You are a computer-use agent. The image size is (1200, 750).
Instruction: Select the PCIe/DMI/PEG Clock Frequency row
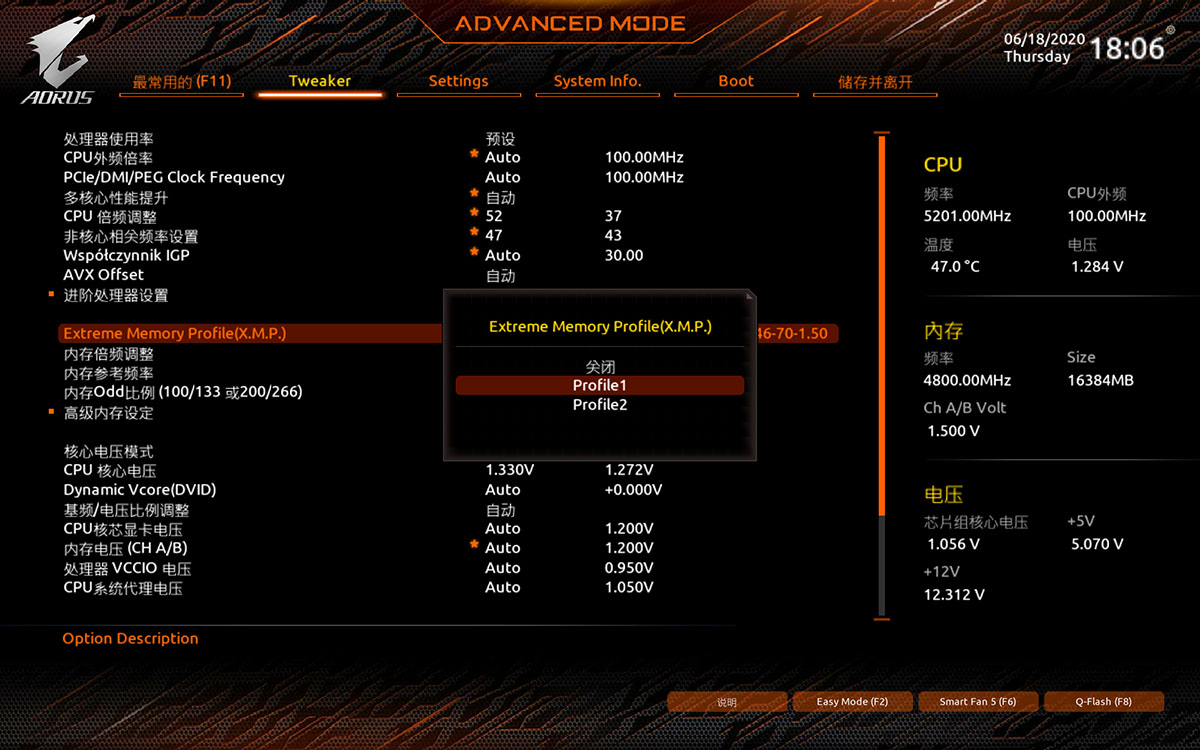point(174,177)
